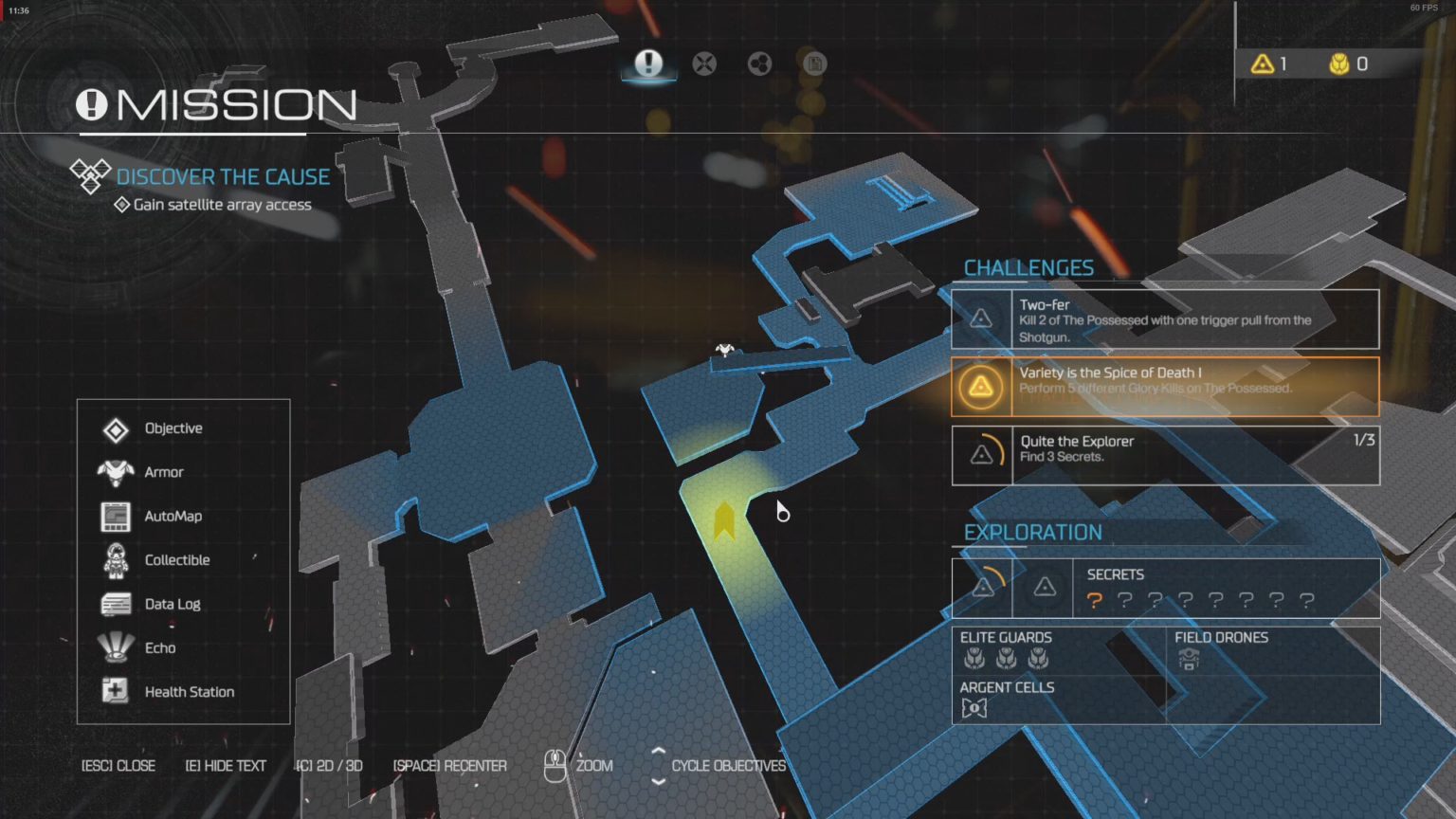Select the AutoMap legend icon
Viewport: 1456px width, 819px height.
[114, 516]
